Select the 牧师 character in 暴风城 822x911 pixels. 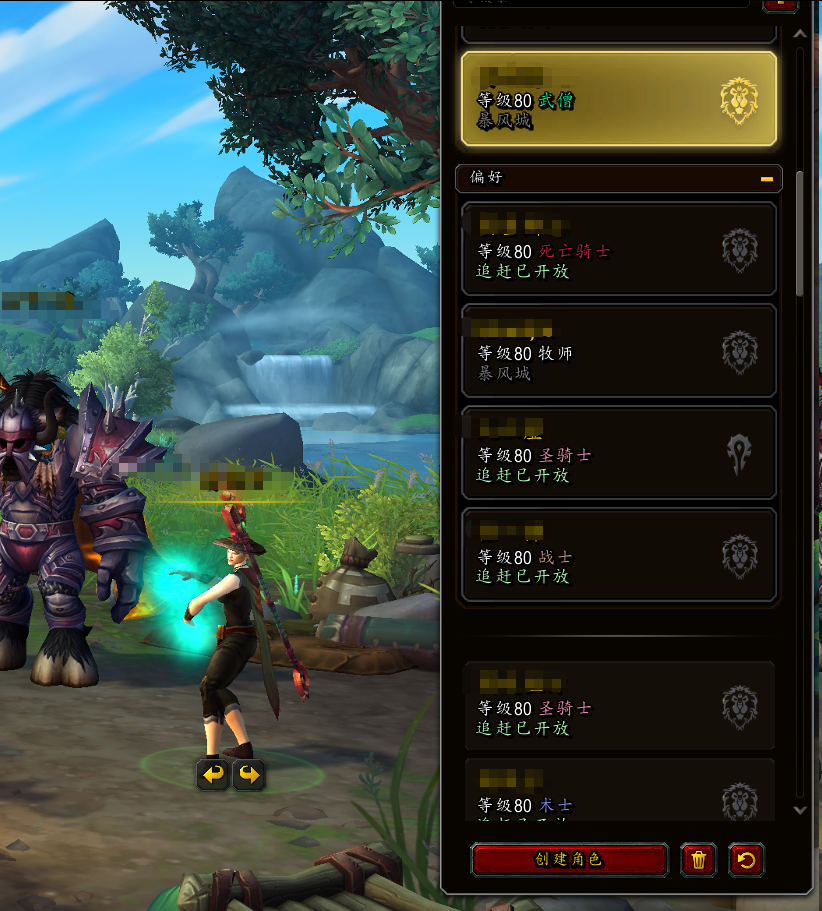[x=618, y=352]
